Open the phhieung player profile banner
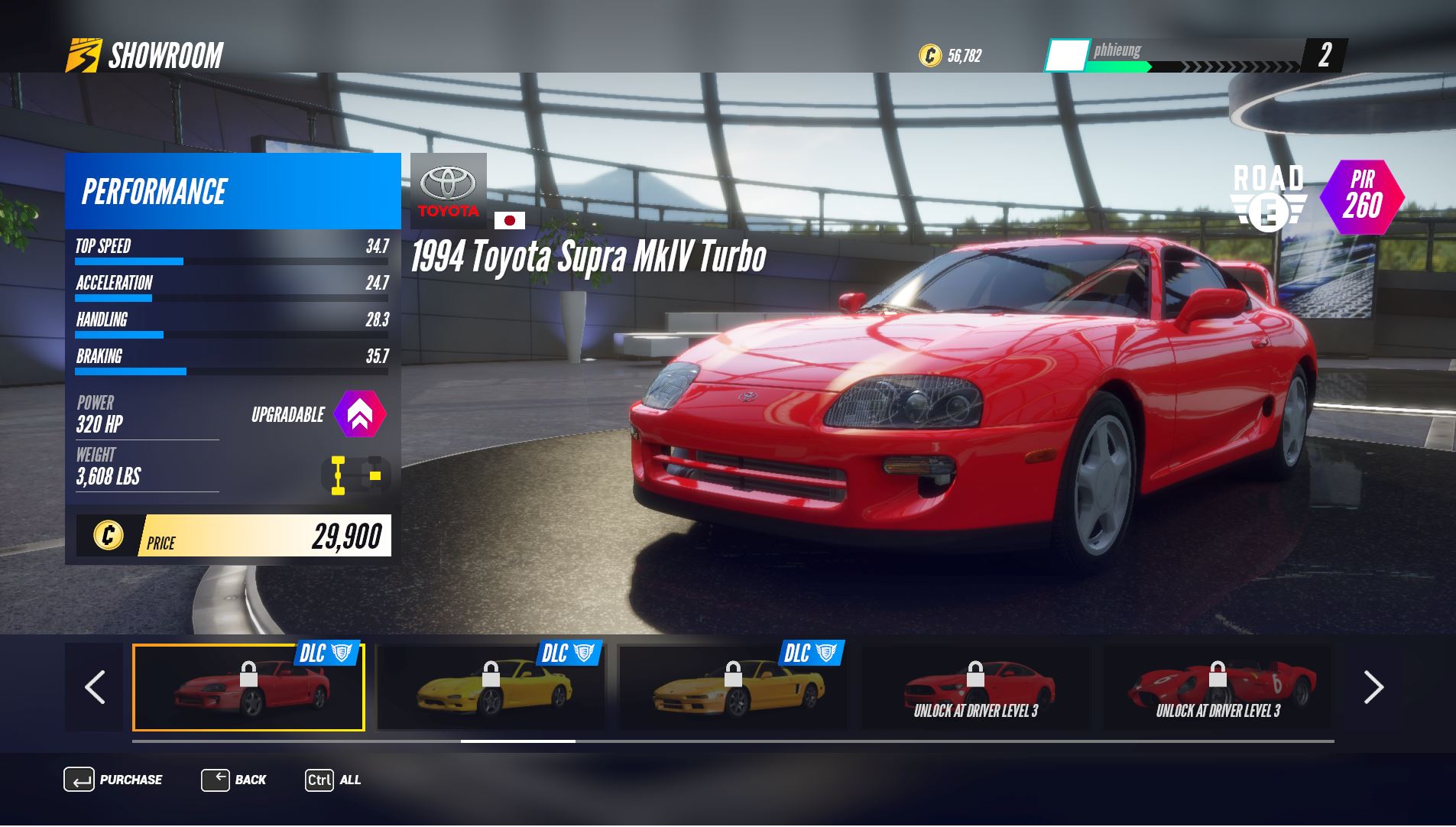The image size is (1456, 827). point(1177,55)
